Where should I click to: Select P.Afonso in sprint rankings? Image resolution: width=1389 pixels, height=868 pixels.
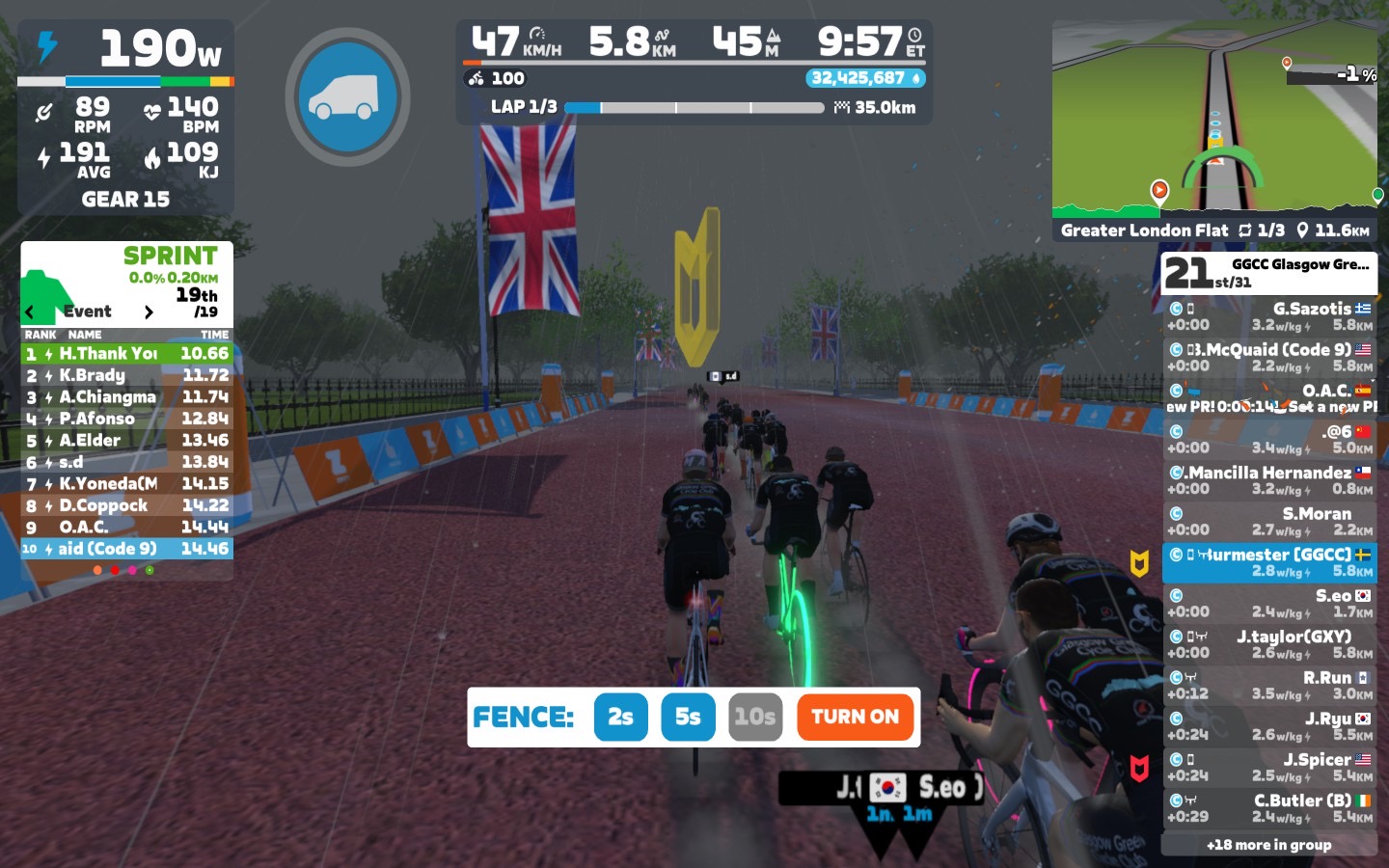[126, 419]
